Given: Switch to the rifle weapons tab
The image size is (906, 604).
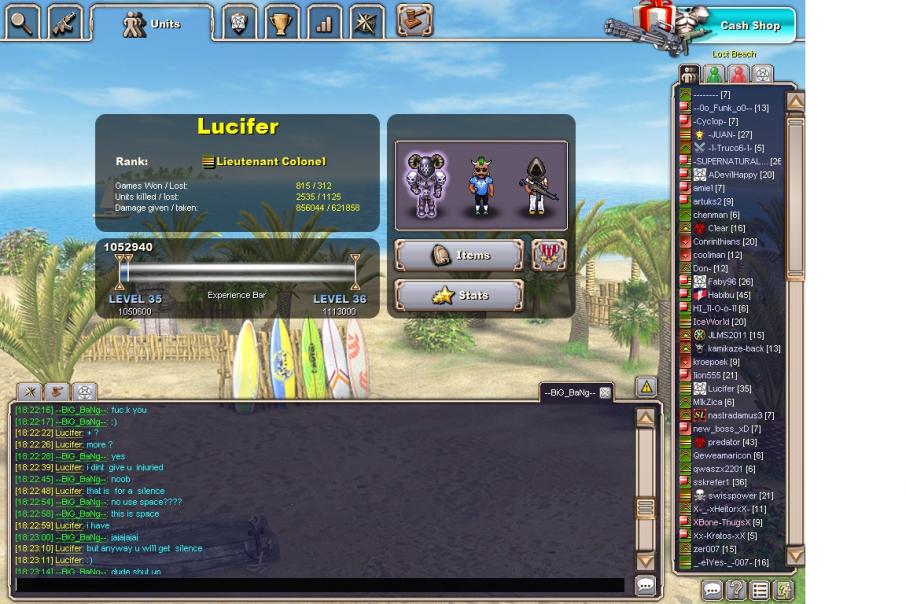Looking at the screenshot, I should pyautogui.click(x=65, y=20).
